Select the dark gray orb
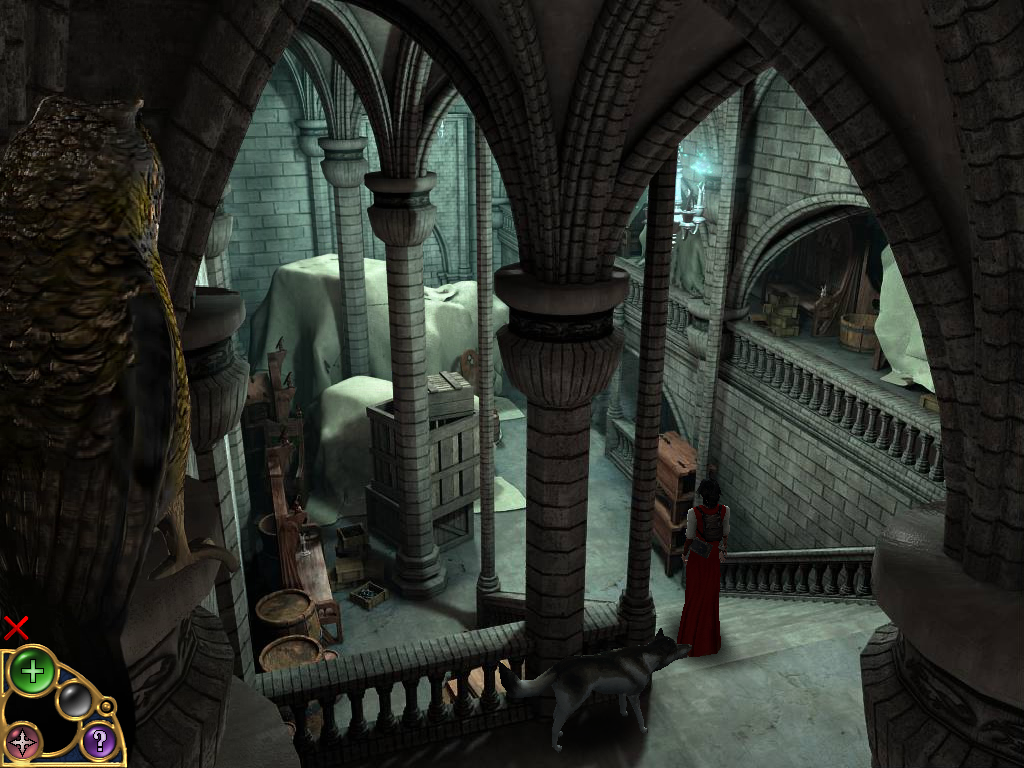 pyautogui.click(x=74, y=700)
